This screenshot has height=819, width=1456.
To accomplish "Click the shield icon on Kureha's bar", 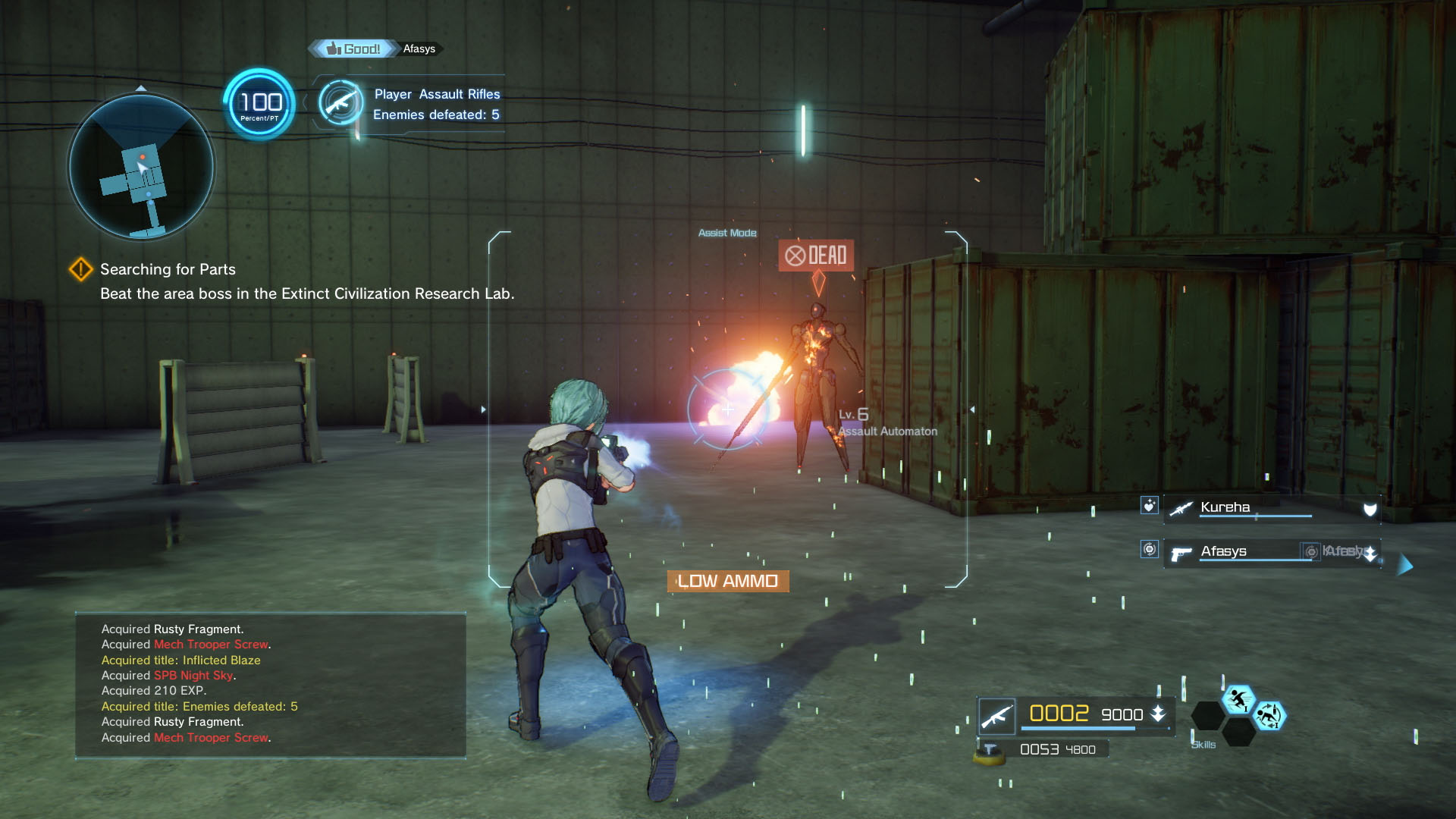I will pos(1369,508).
